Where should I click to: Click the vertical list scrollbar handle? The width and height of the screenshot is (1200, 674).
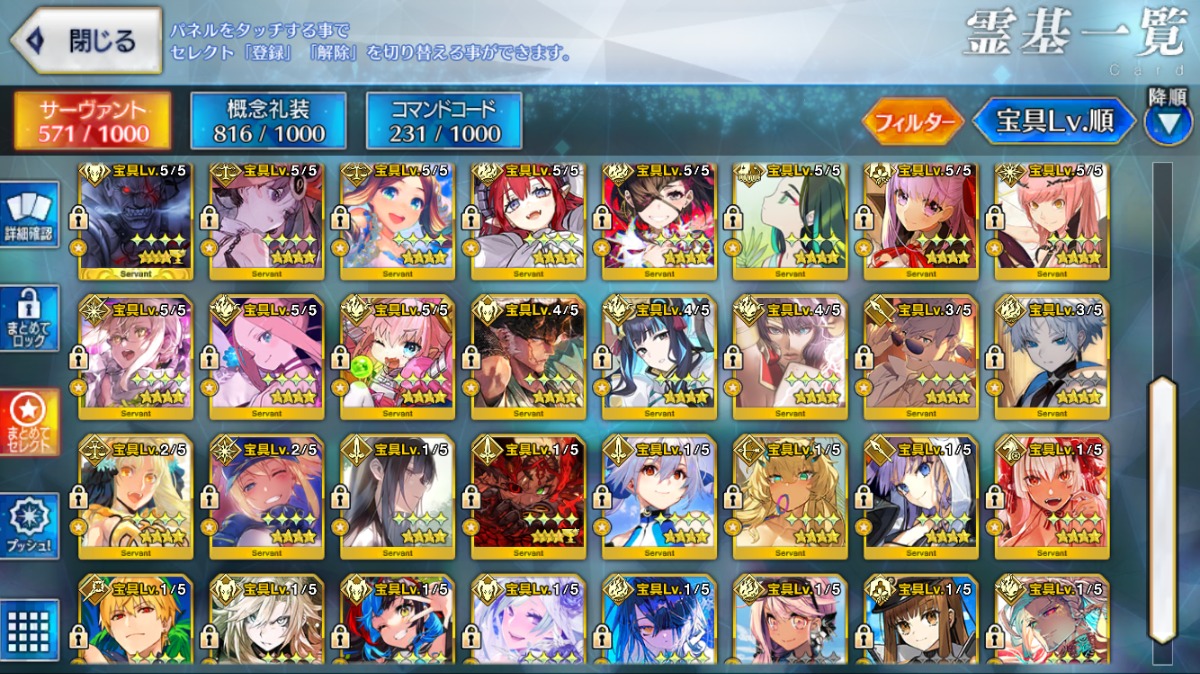click(x=1162, y=510)
